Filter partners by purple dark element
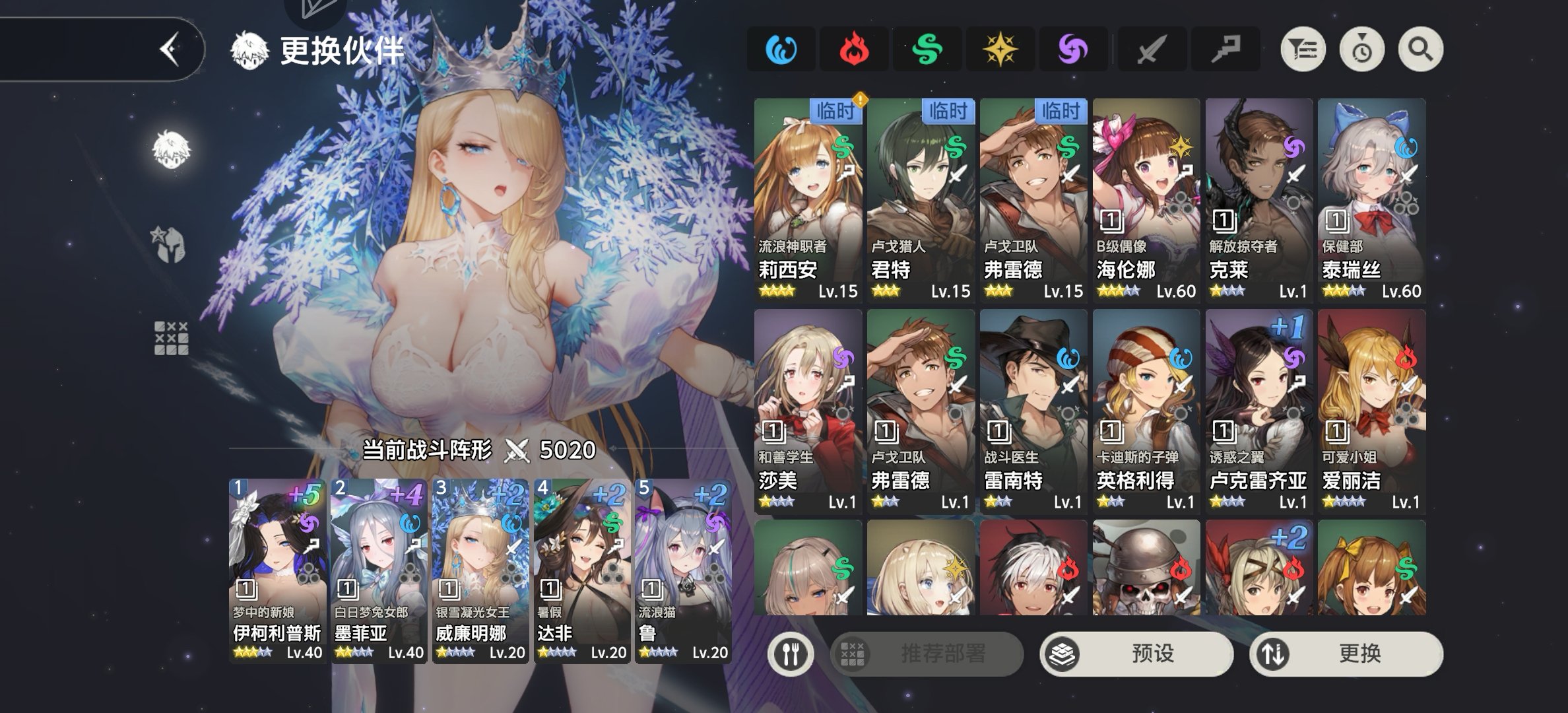The image size is (1568, 713). pyautogui.click(x=1073, y=50)
